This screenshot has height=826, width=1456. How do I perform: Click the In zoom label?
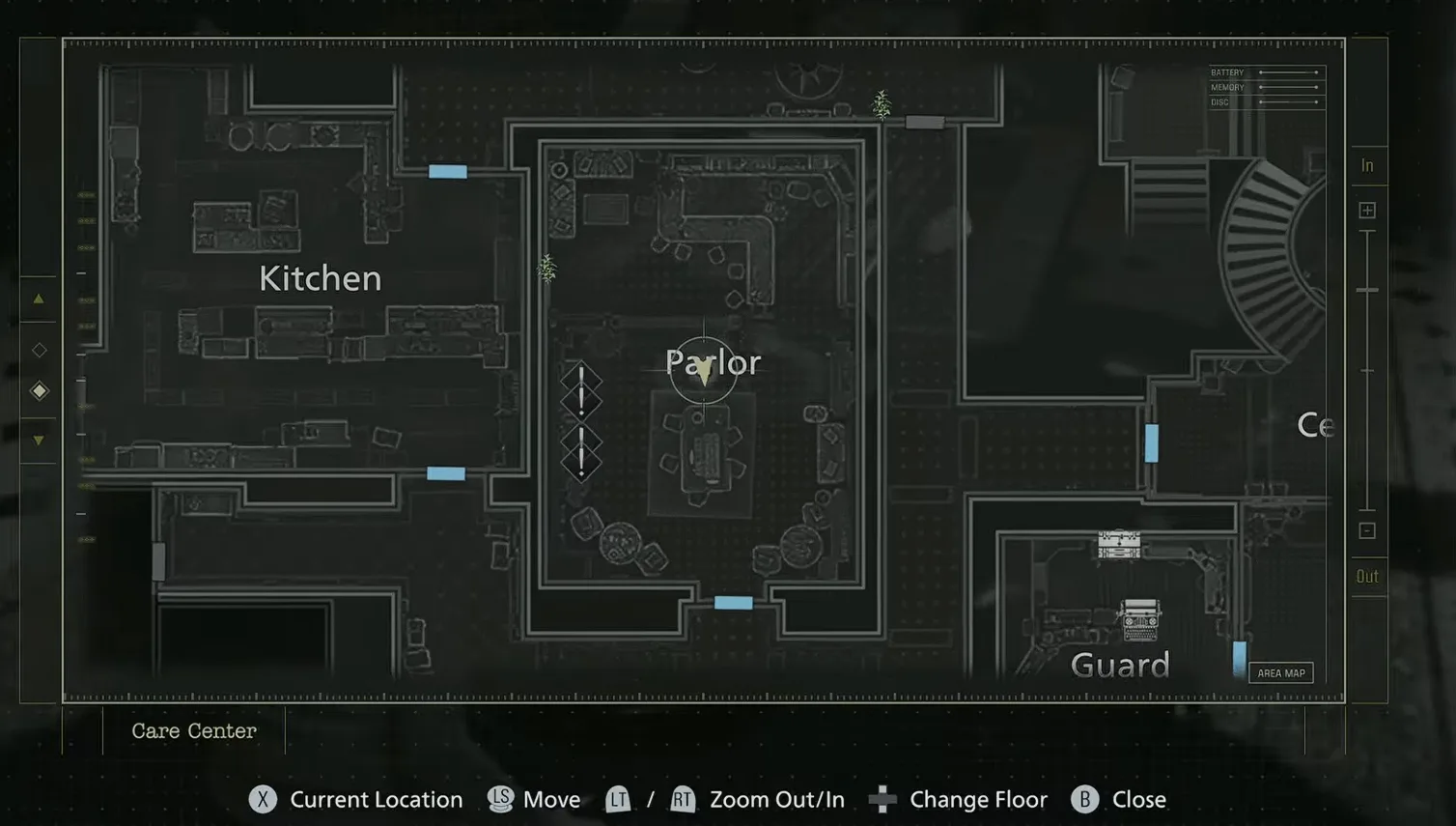click(1367, 164)
